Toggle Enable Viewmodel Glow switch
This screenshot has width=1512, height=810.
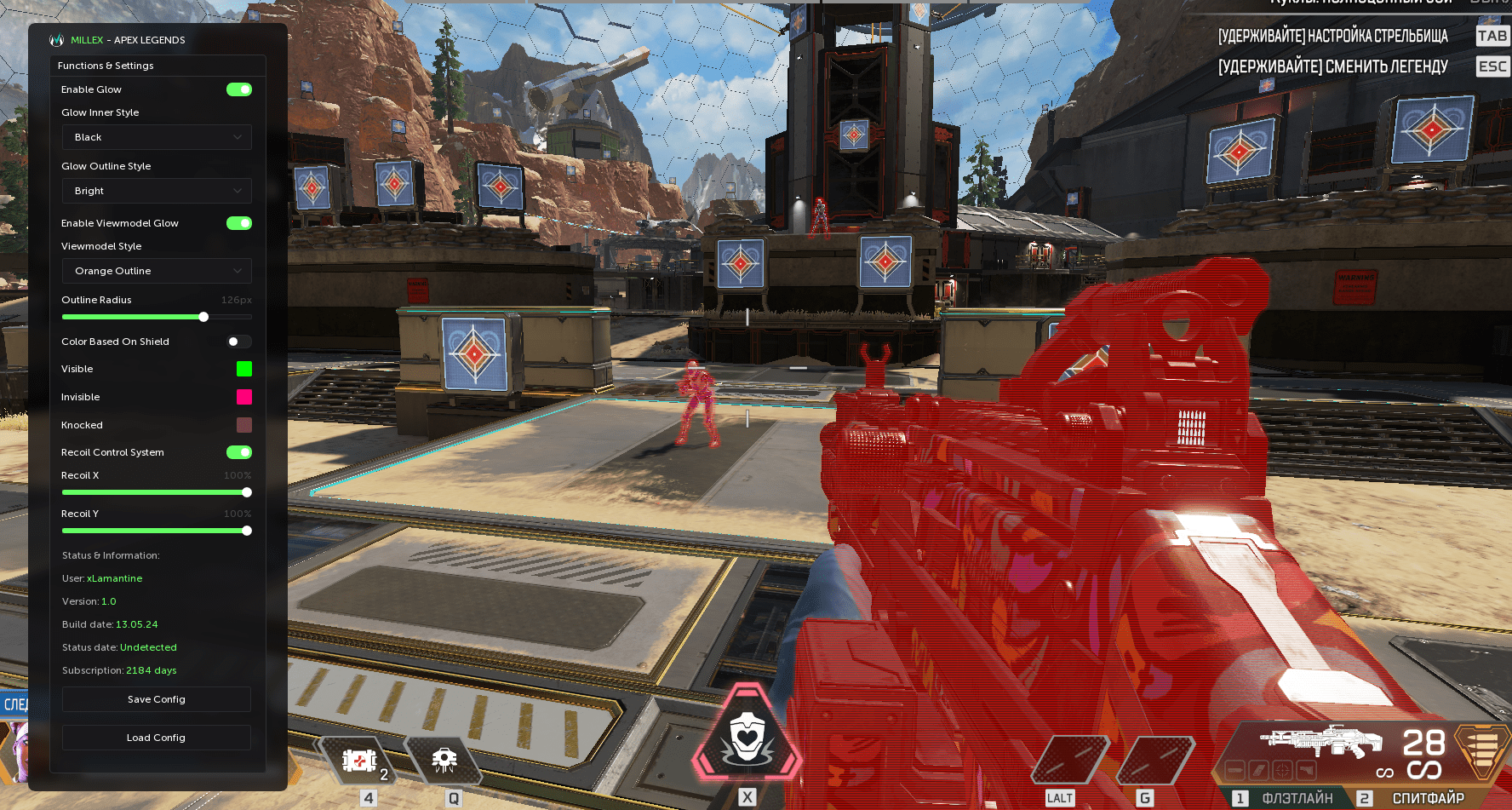coord(239,223)
